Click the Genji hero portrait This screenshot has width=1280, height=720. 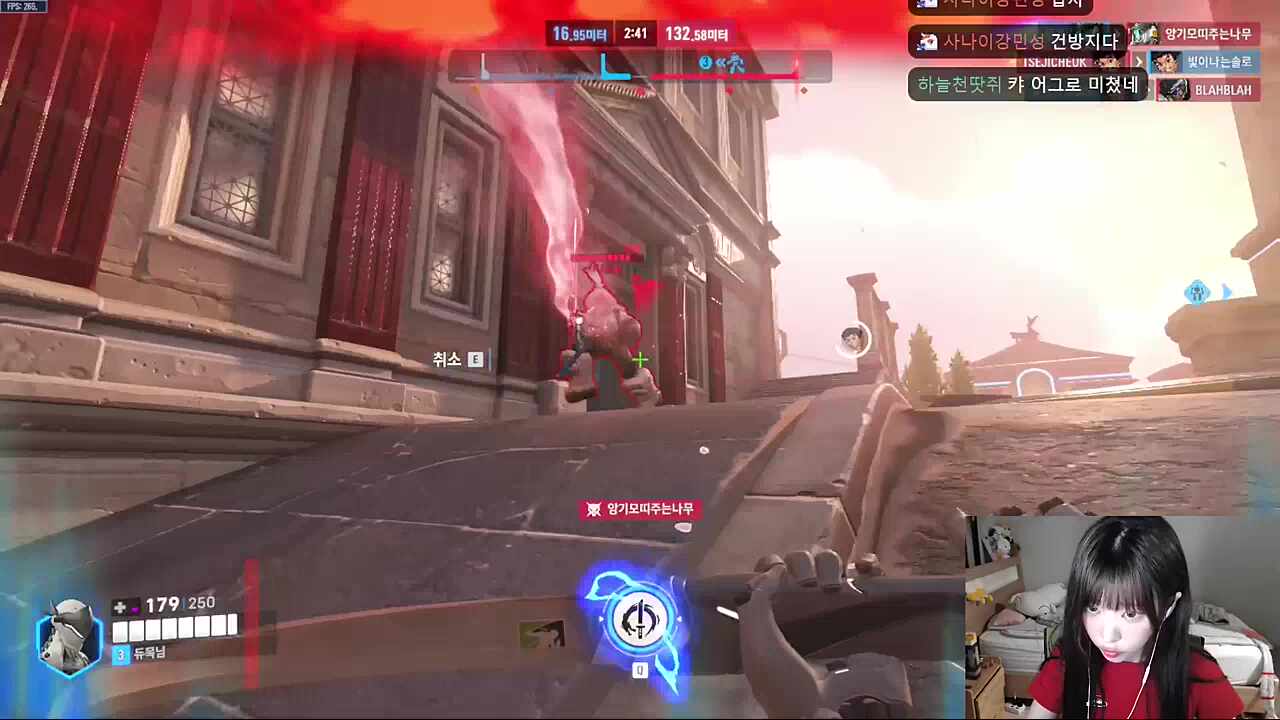coord(69,634)
